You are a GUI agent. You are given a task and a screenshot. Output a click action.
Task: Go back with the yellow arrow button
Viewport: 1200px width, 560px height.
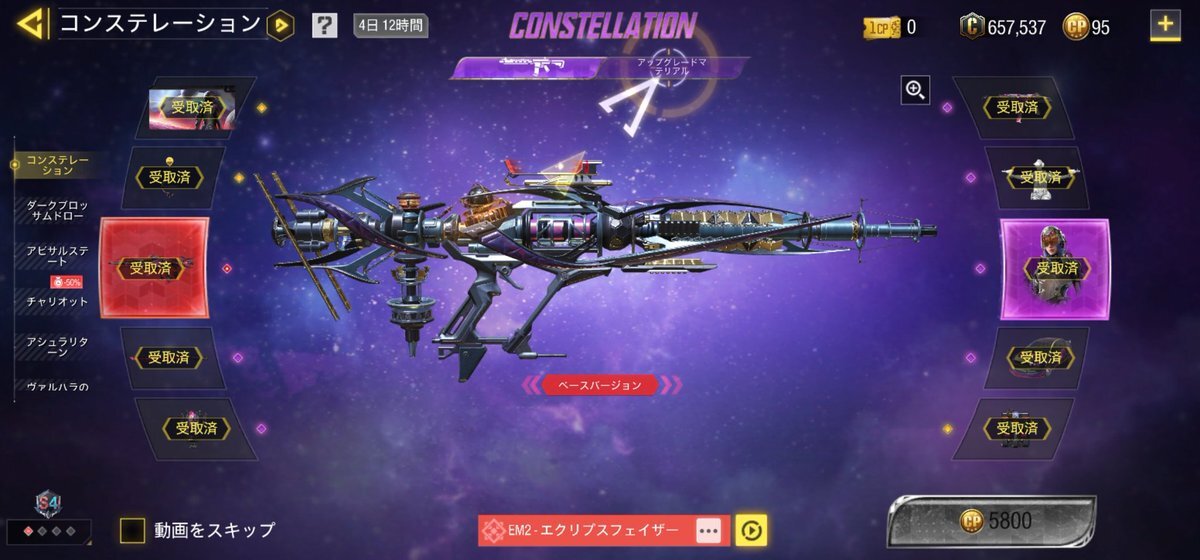coord(30,24)
